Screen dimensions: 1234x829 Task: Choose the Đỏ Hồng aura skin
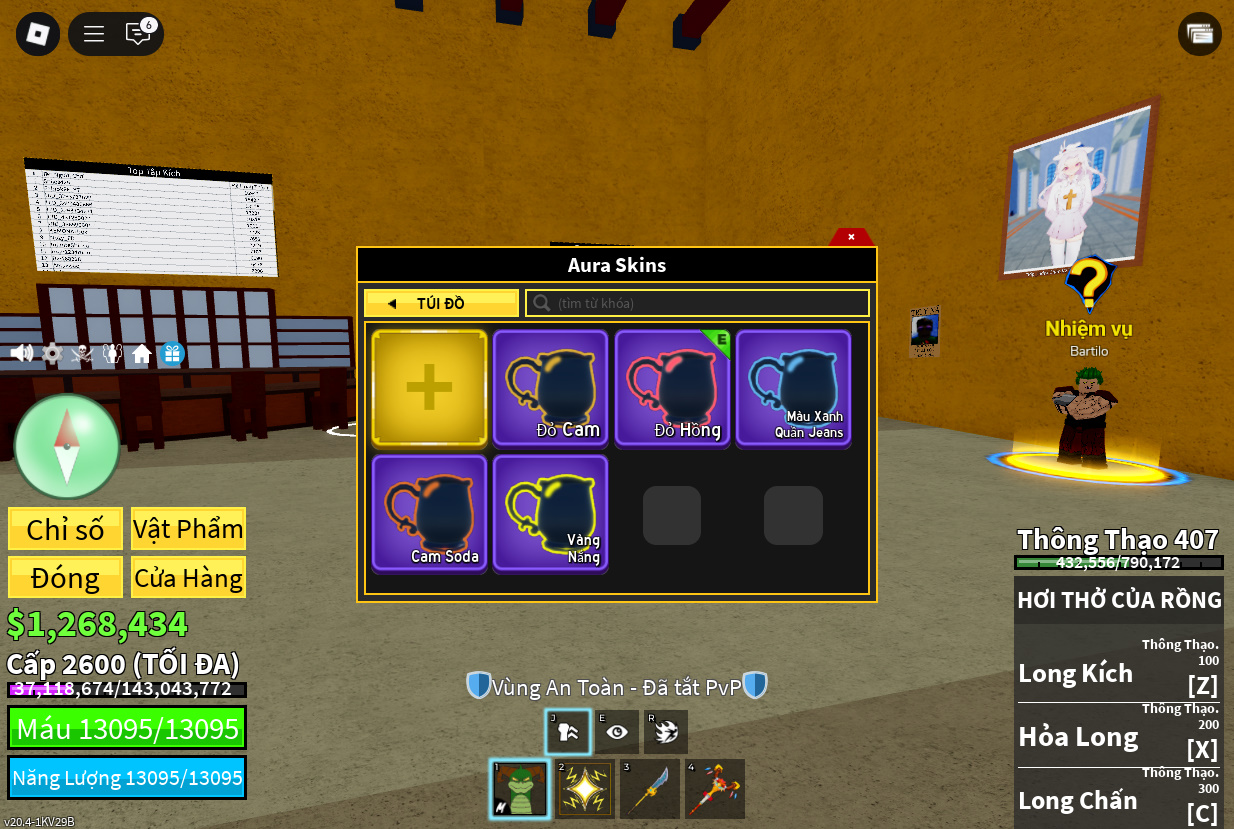672,388
